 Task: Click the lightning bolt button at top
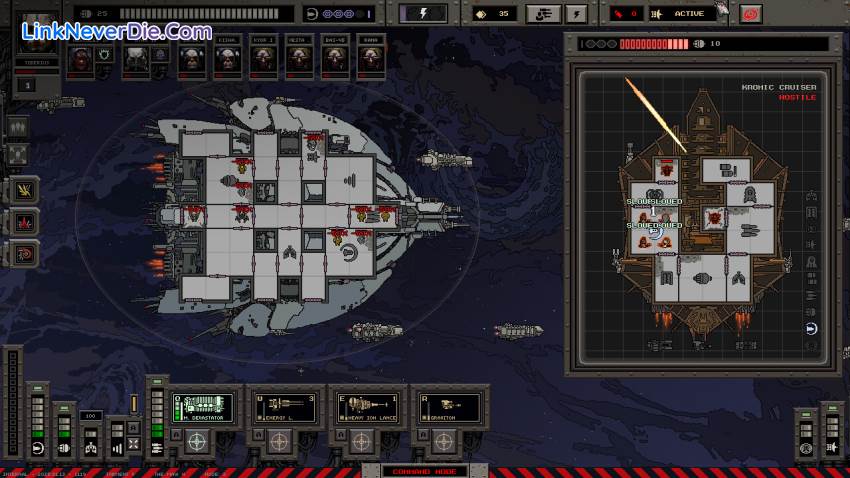[x=423, y=14]
